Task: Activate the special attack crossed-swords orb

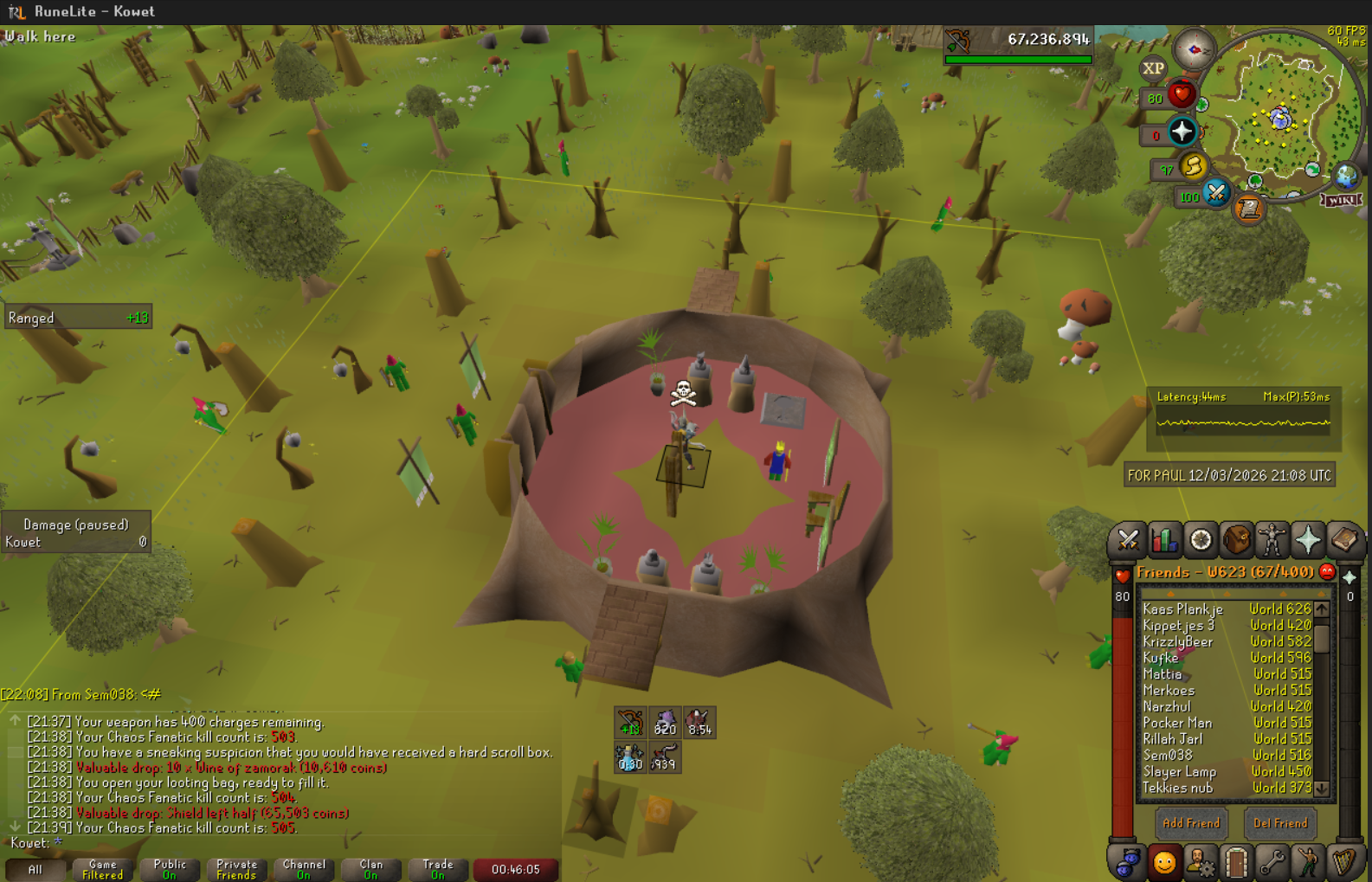Action: click(x=1215, y=193)
